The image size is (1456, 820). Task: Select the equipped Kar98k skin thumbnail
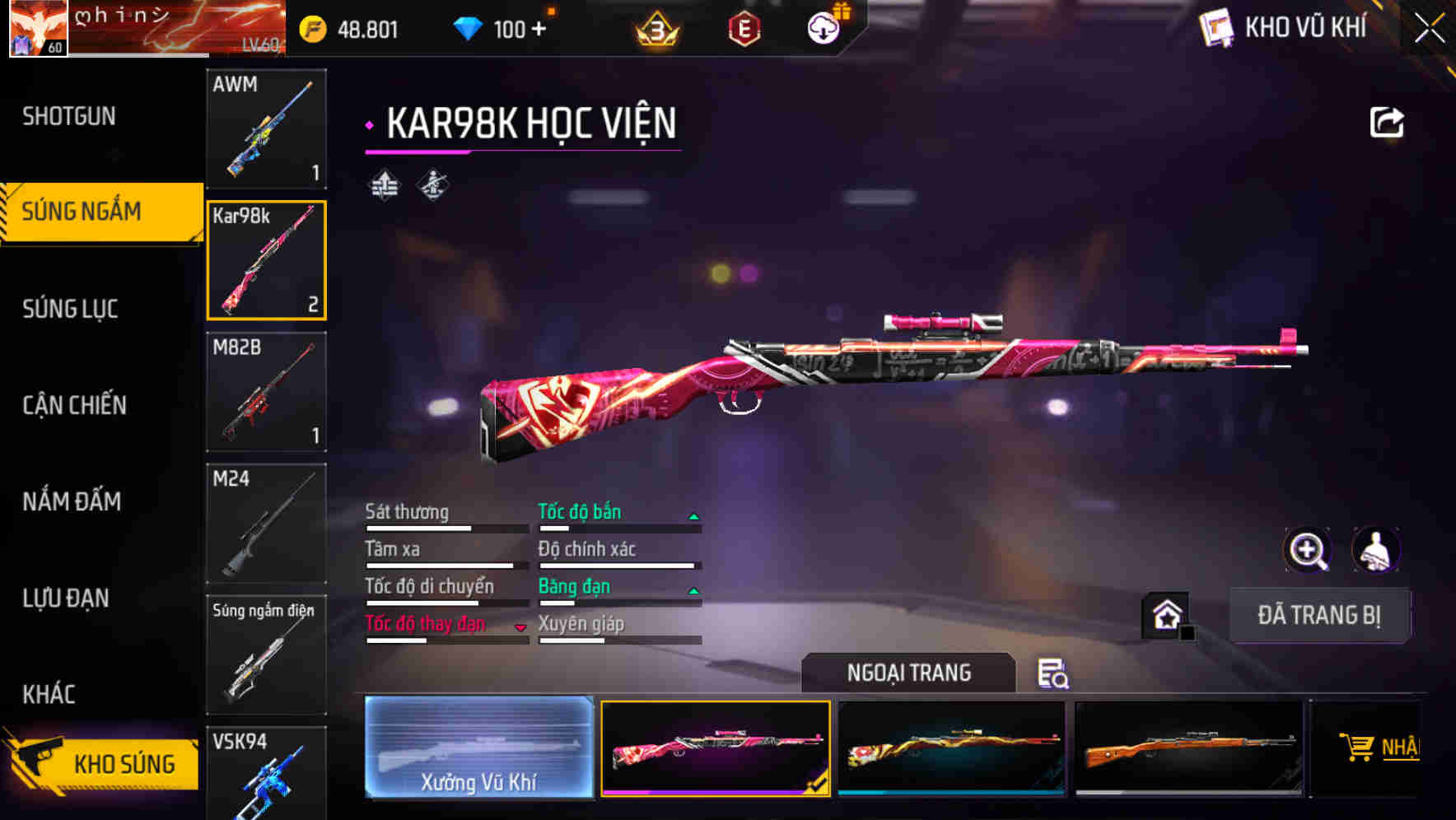click(716, 749)
